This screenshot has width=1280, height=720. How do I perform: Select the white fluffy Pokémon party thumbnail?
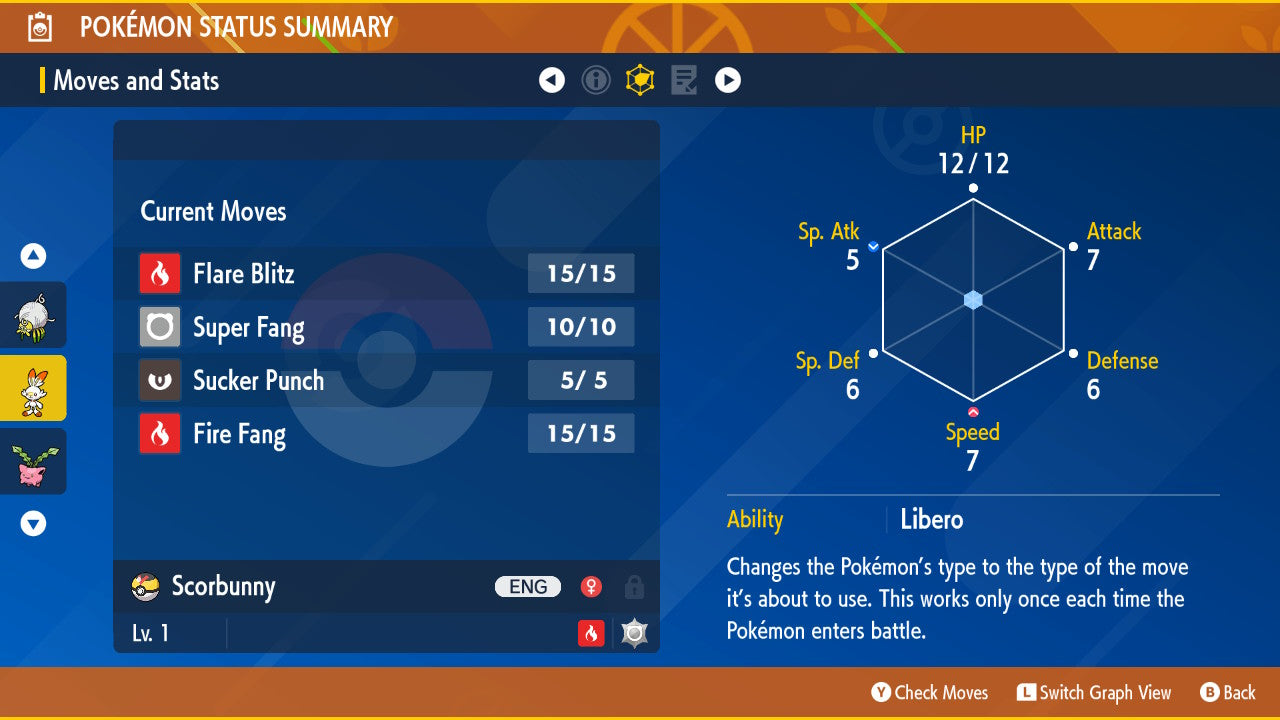[x=32, y=315]
